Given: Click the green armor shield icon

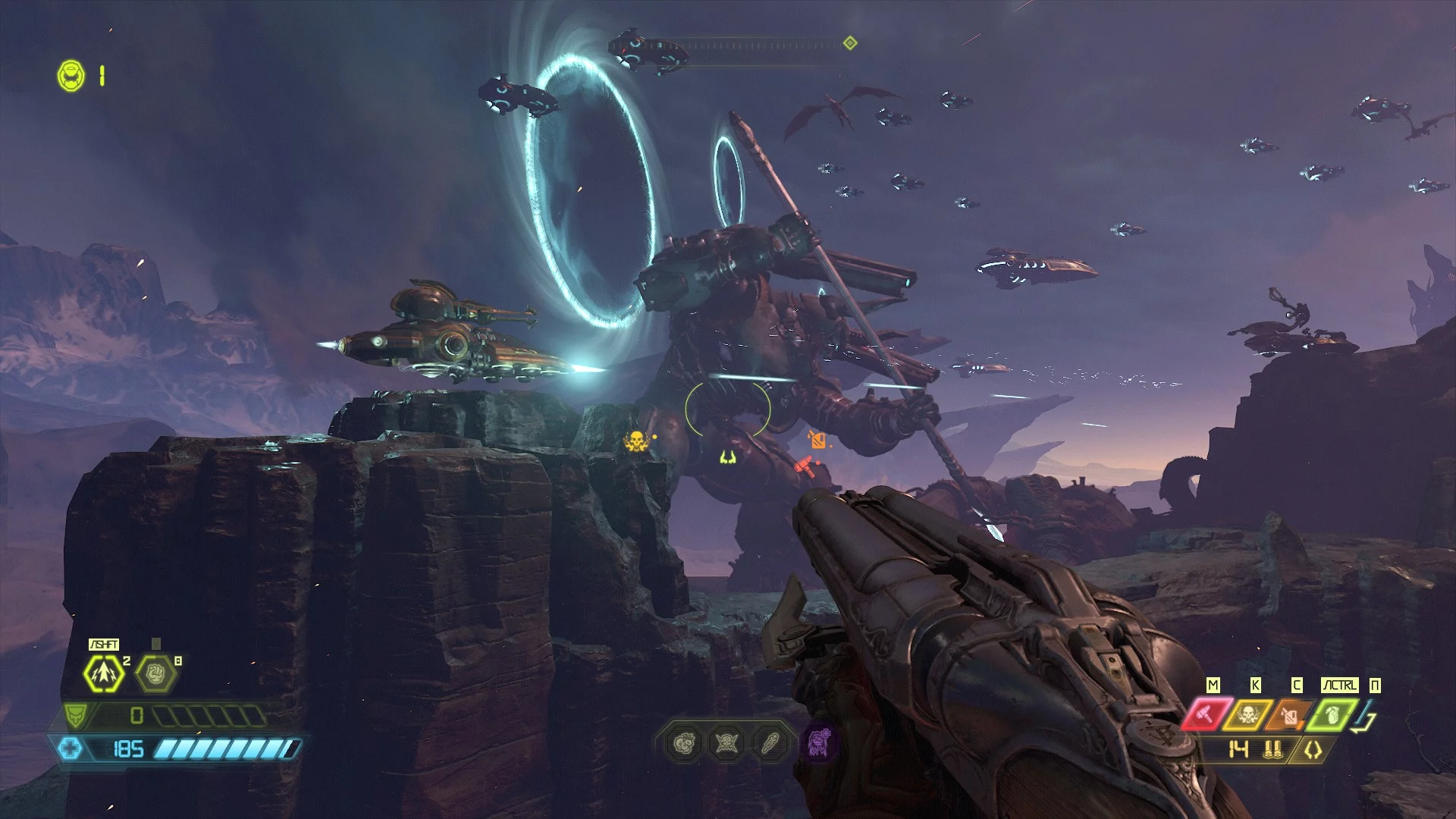Looking at the screenshot, I should click(76, 714).
